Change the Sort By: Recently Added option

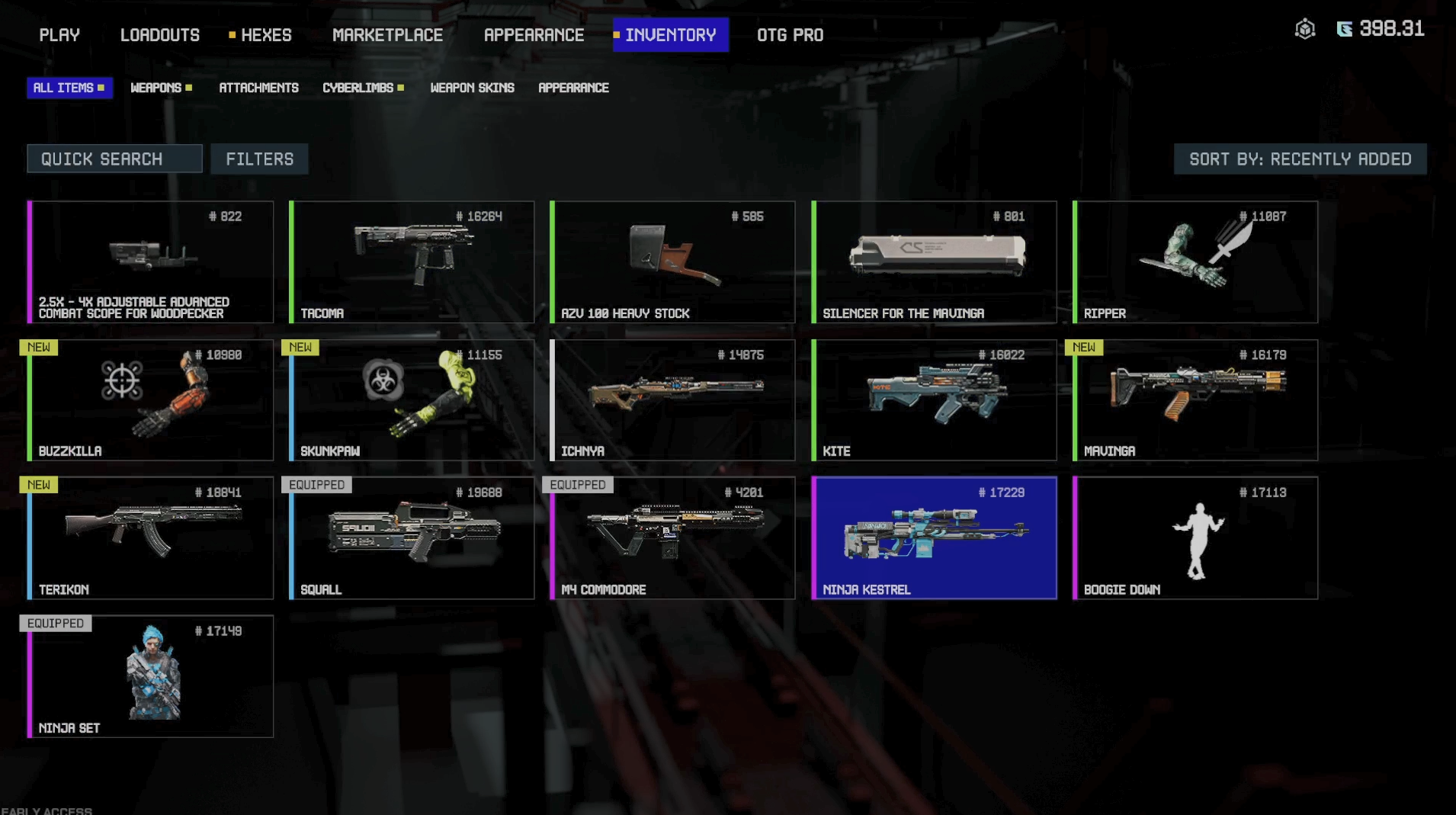click(1300, 159)
